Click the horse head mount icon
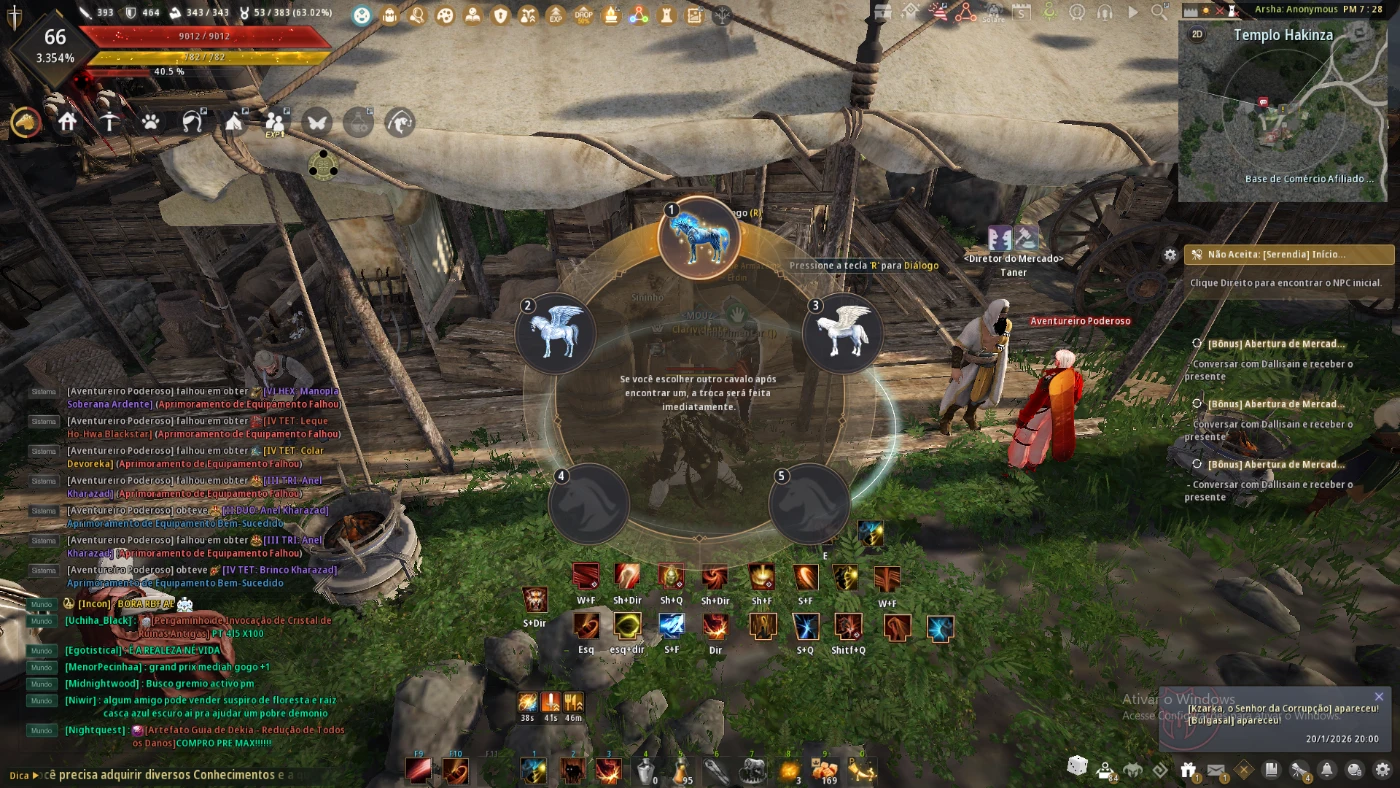Screen dimensions: 1400x788 point(26,122)
